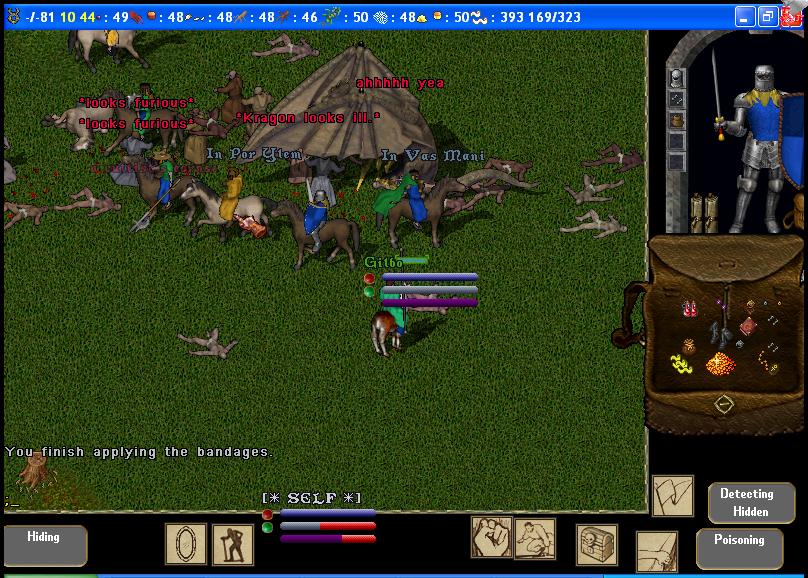This screenshot has height=578, width=808.
Task: Select the red spellbook in the backpack
Action: point(750,326)
